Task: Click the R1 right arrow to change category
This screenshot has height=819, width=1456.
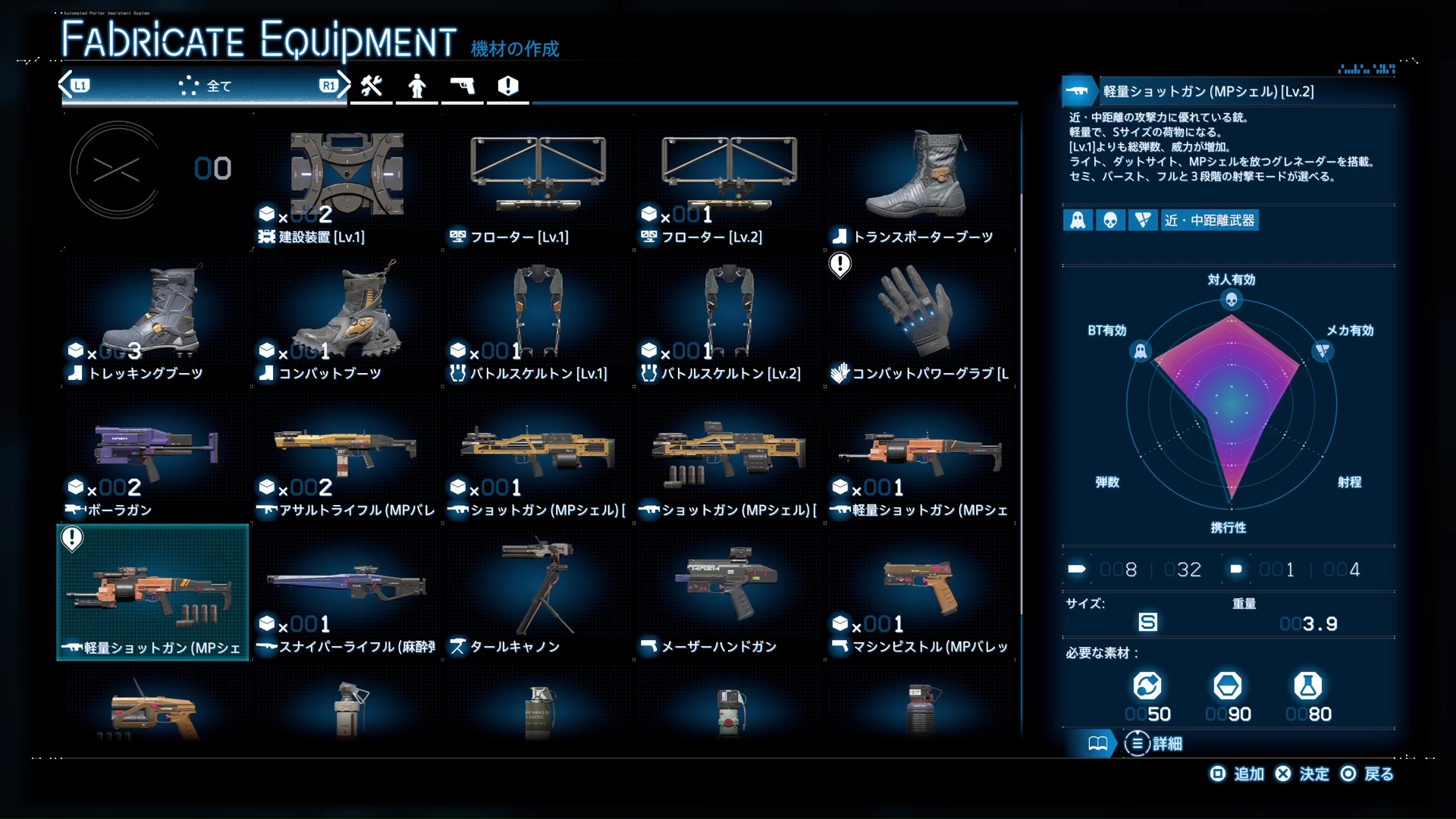Action: [x=344, y=85]
